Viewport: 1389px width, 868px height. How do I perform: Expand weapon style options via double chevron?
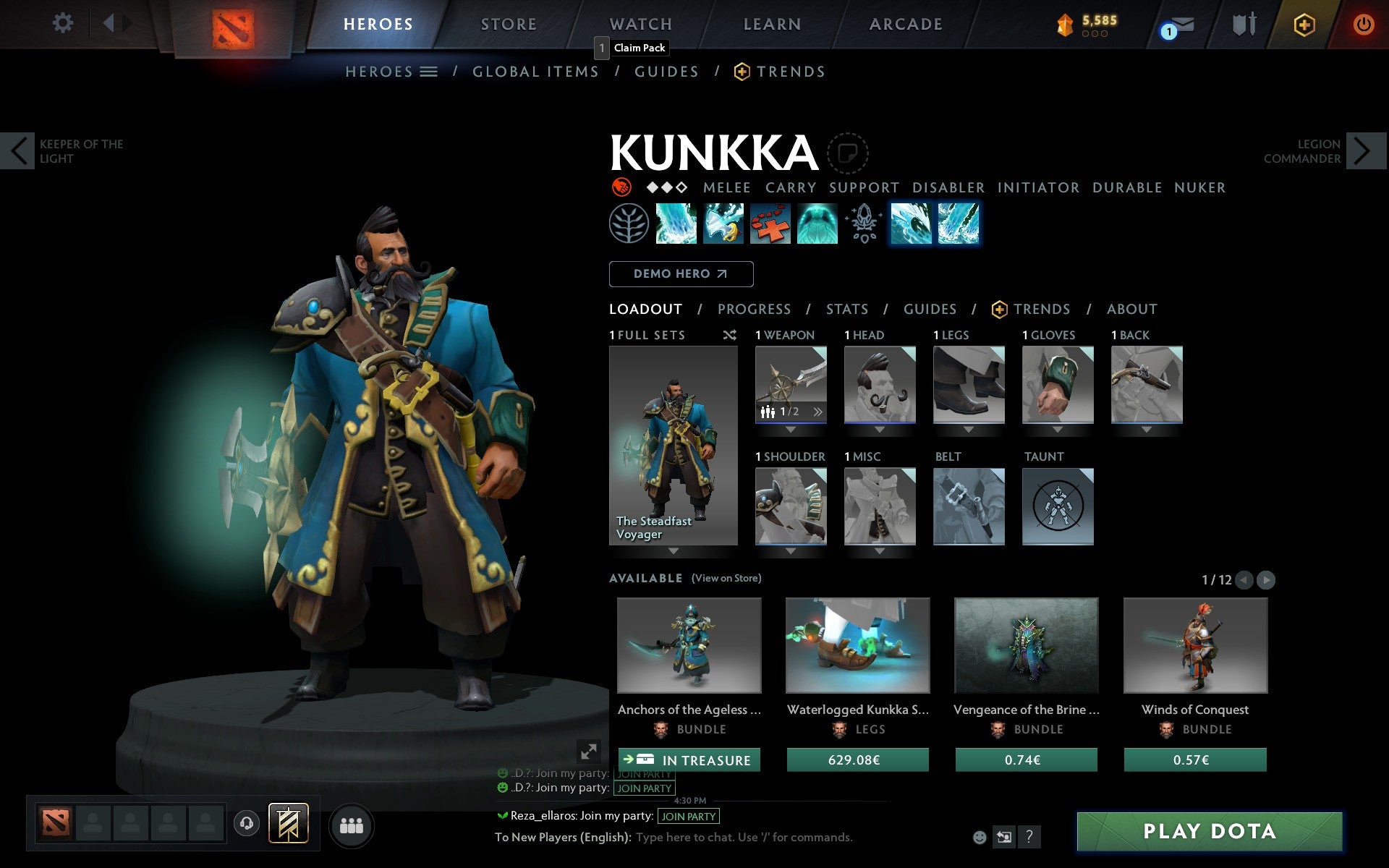817,412
